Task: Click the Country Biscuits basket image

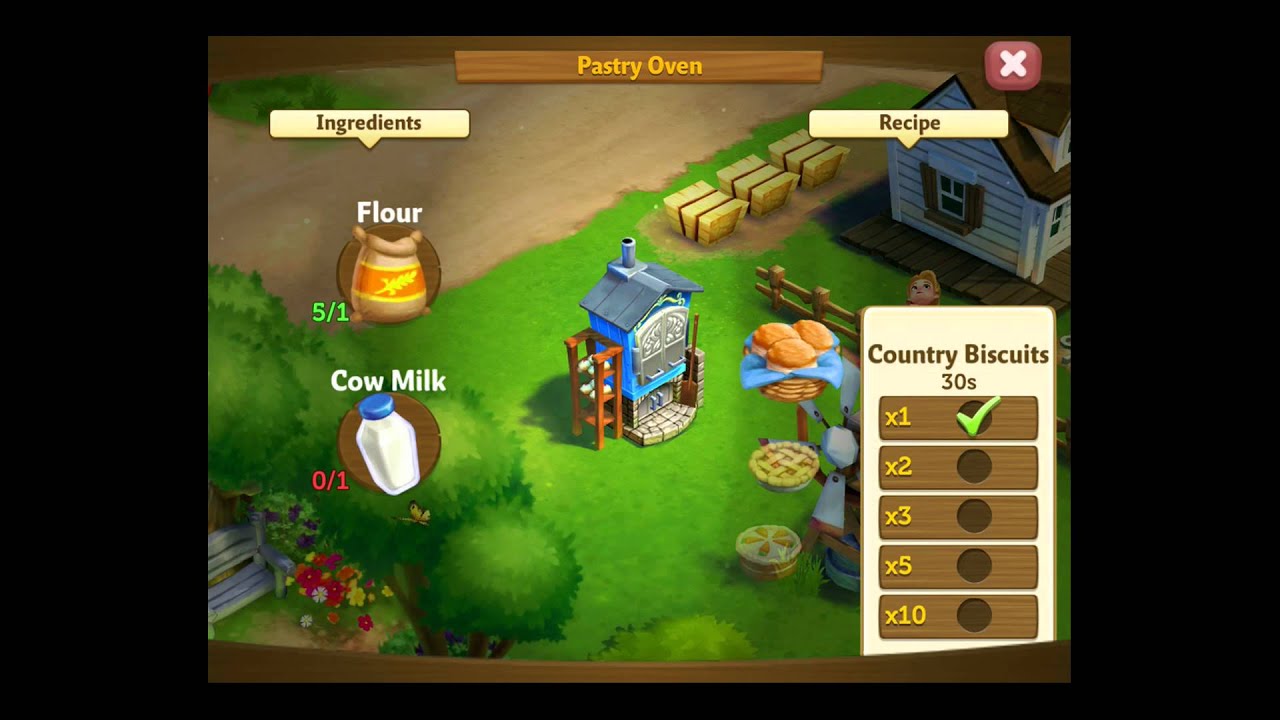Action: (790, 360)
